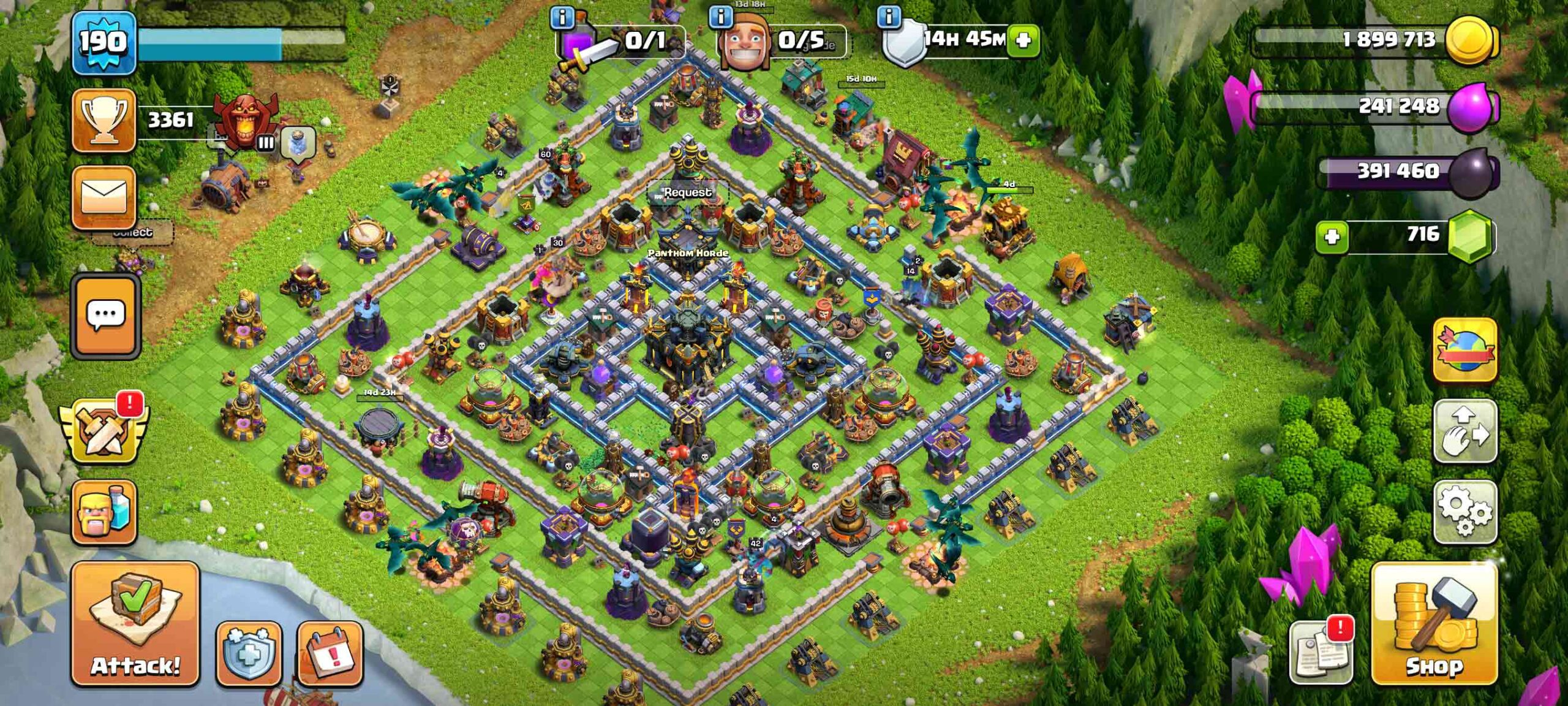The width and height of the screenshot is (1568, 706).
Task: Open the layout editor hand icon
Action: (1464, 431)
